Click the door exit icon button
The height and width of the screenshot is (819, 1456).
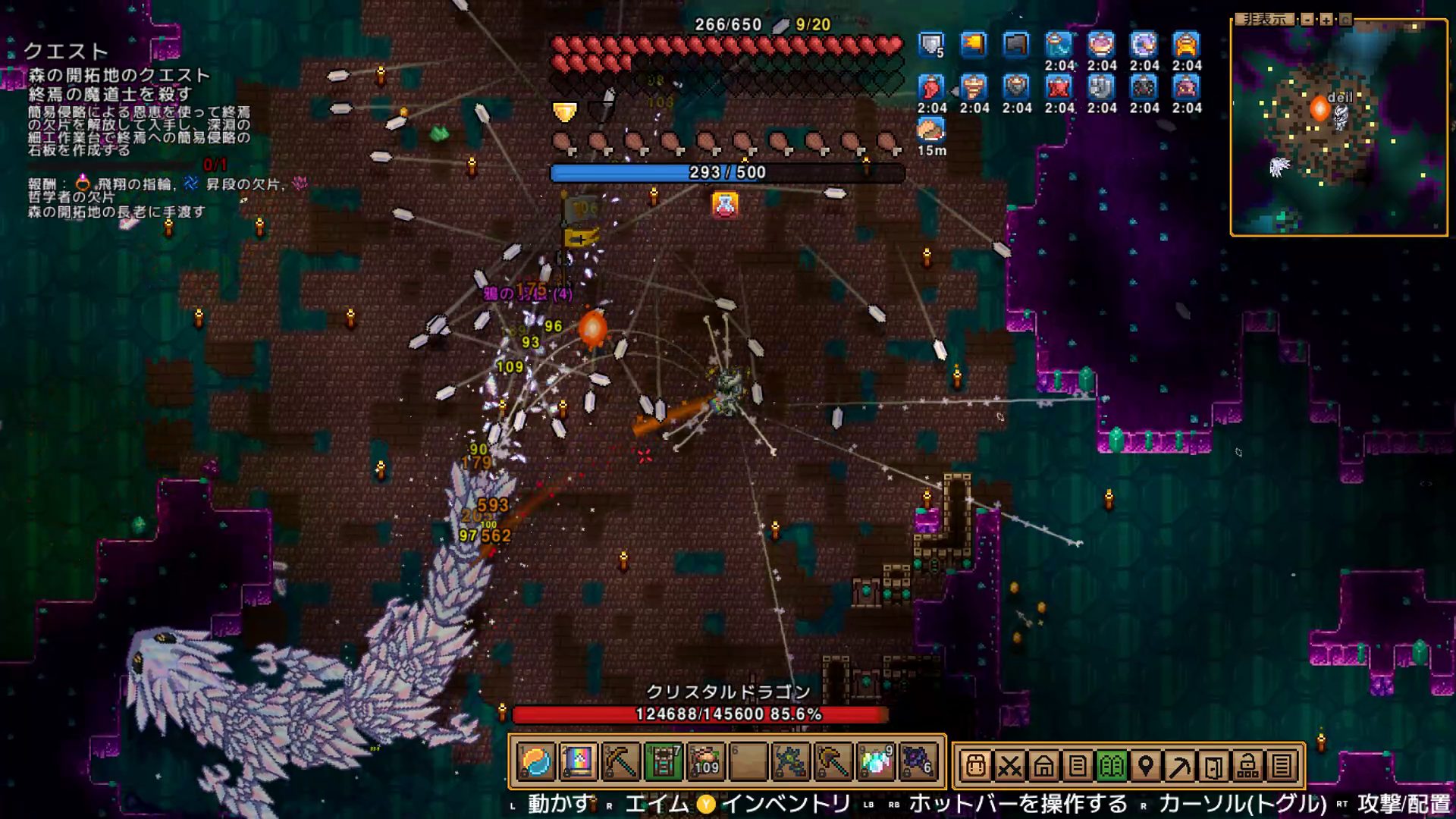1213,767
